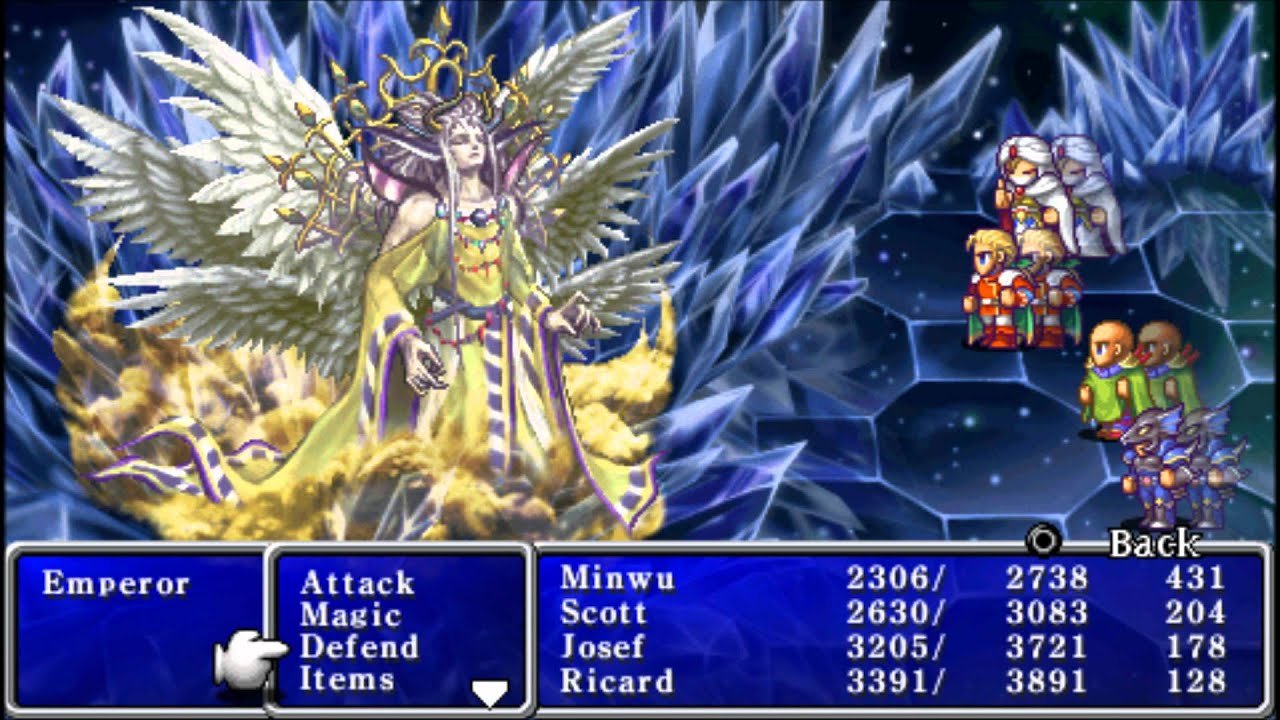Open the Magic command list
1280x720 pixels.
tap(349, 615)
